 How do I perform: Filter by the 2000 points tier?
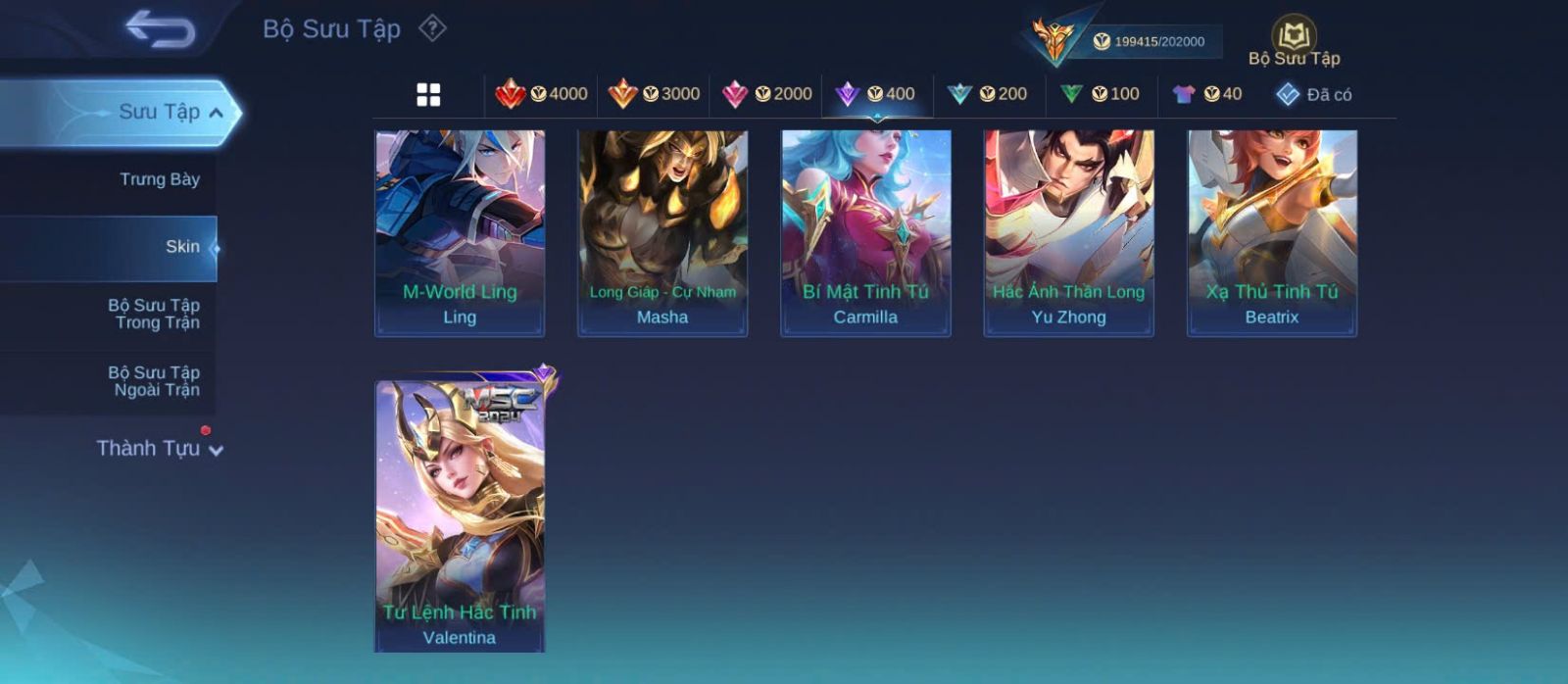767,94
